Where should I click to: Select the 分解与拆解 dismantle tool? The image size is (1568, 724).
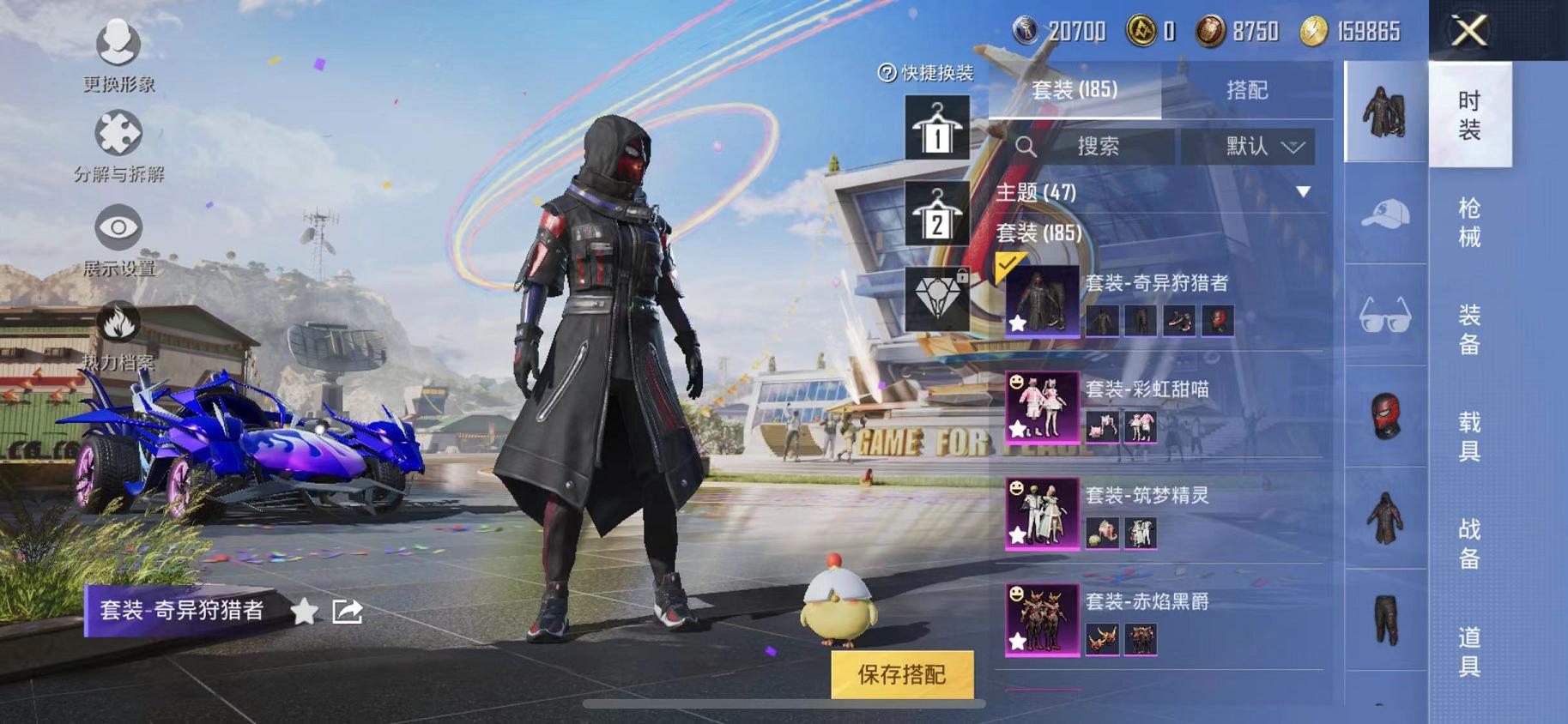pos(118,146)
